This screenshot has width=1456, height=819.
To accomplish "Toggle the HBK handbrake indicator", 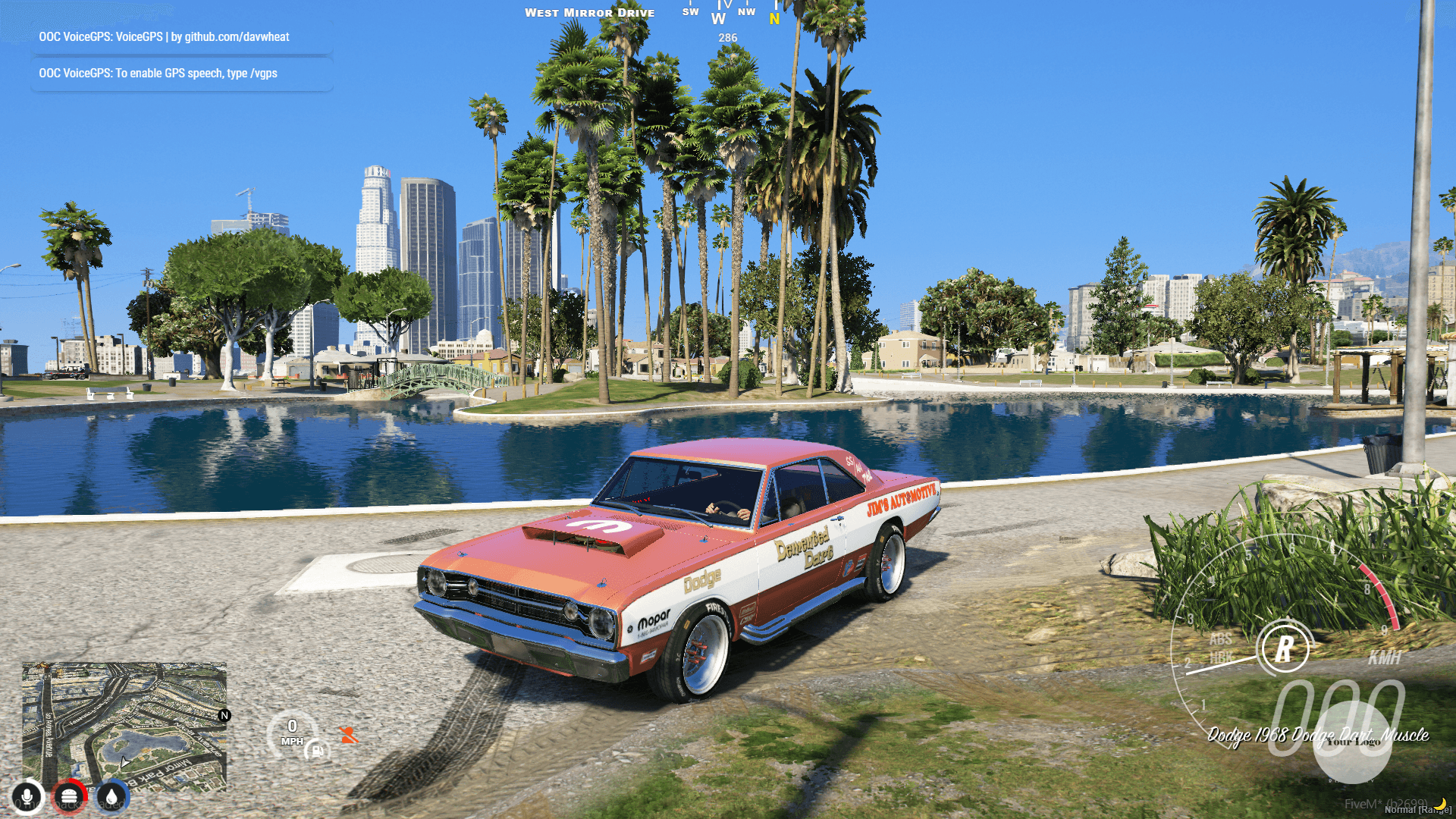I will (x=1222, y=657).
